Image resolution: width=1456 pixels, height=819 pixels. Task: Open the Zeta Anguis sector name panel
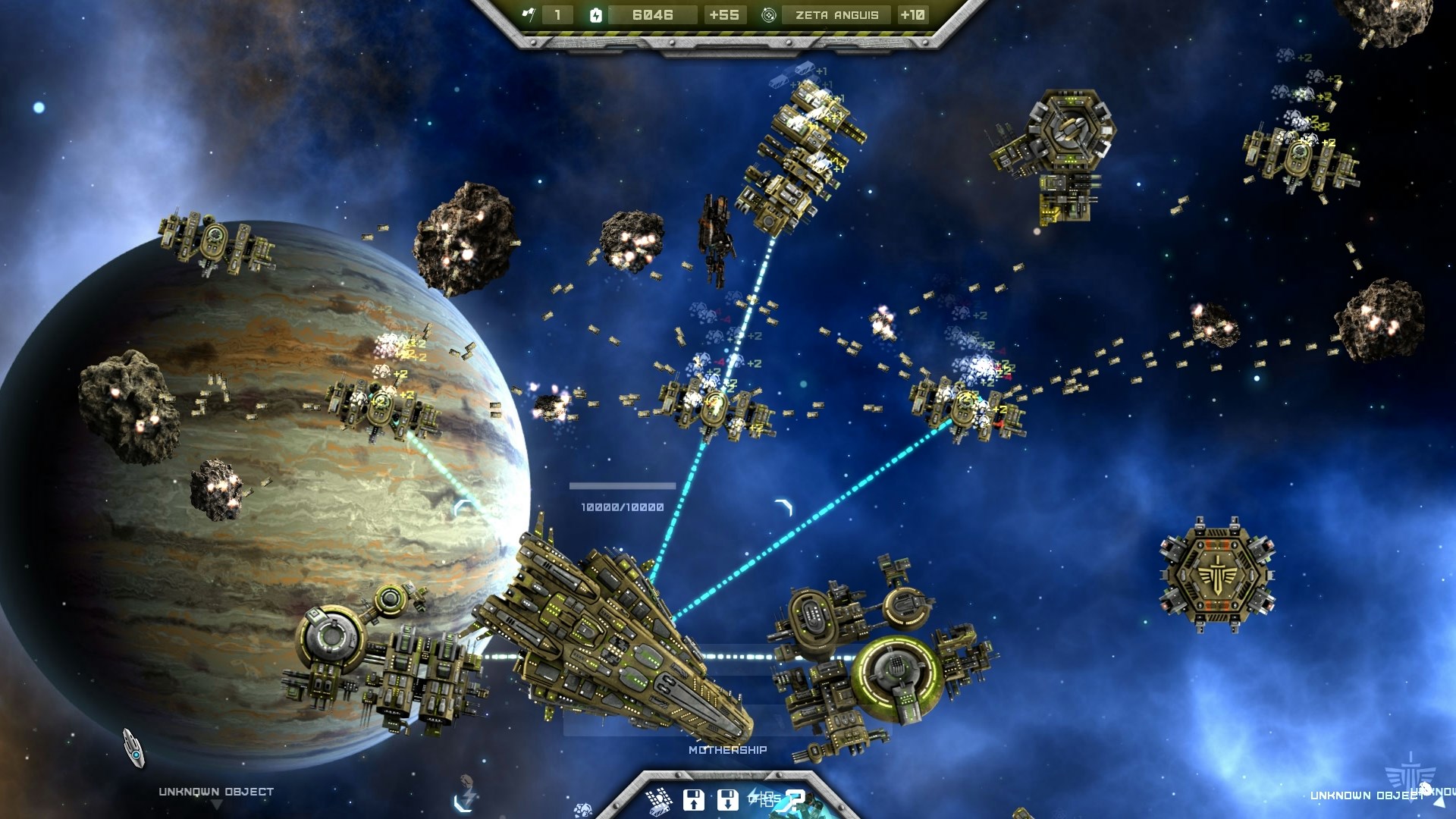tap(837, 14)
